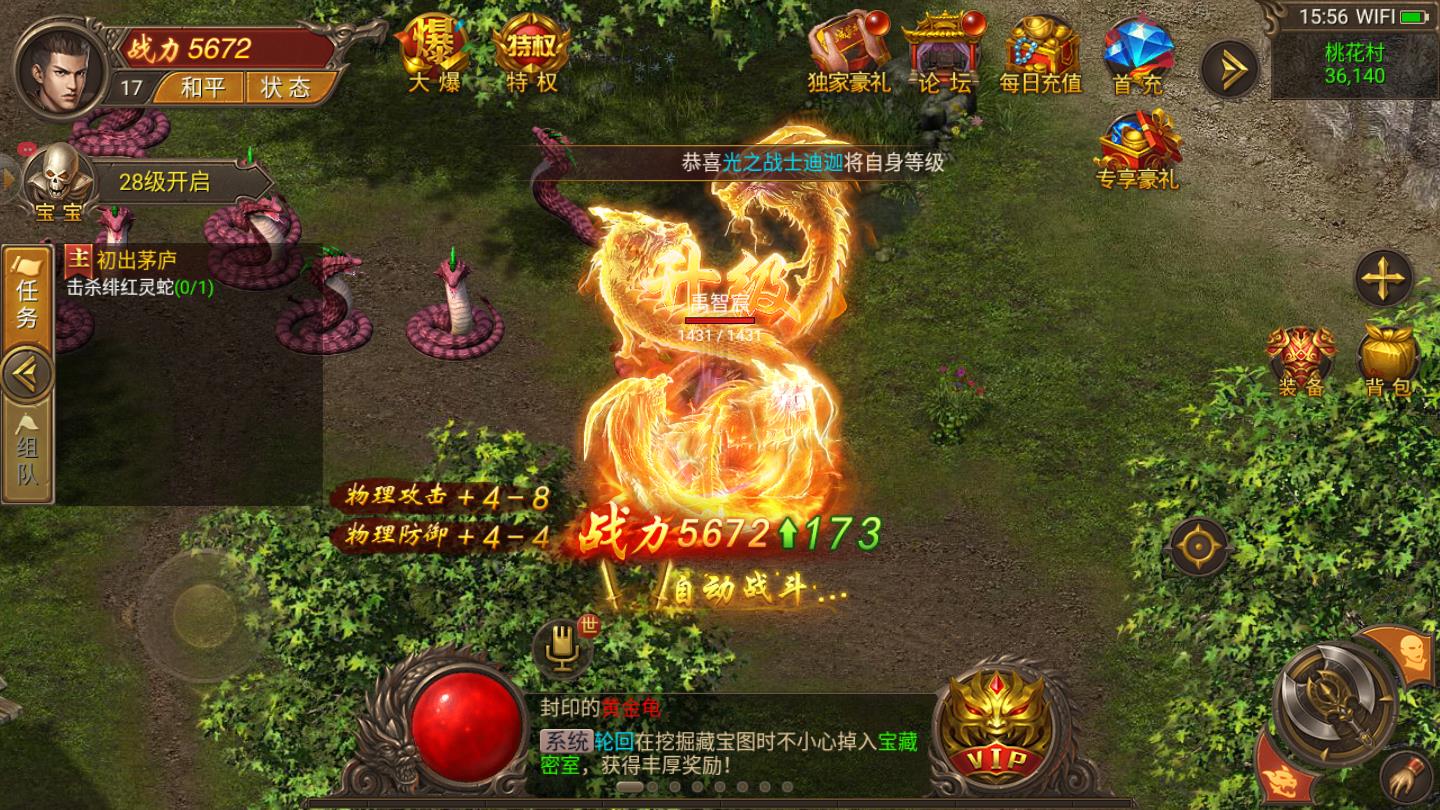The height and width of the screenshot is (810, 1440).
Task: Collapse the left task sidebar arrow
Action: tap(26, 372)
